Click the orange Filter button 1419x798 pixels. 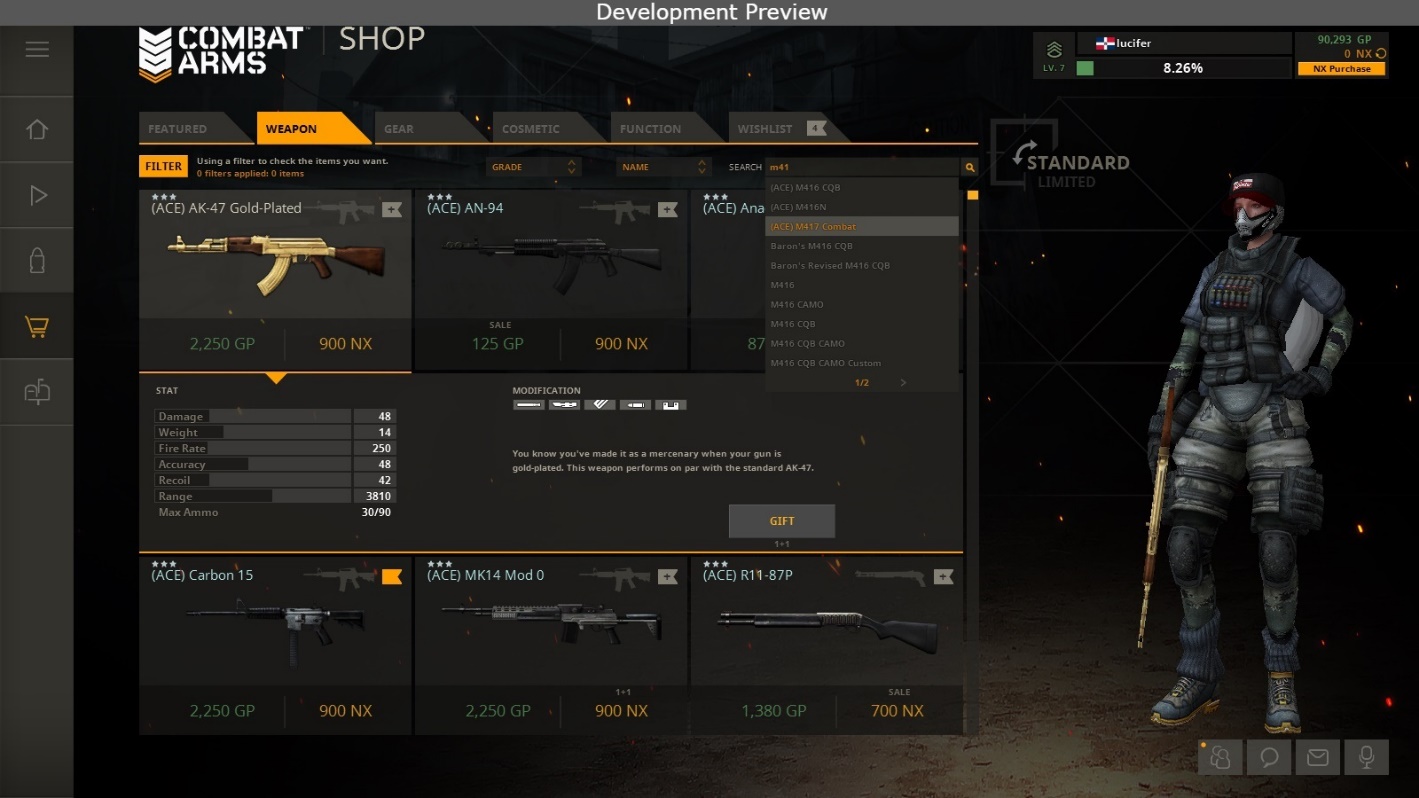[163, 167]
